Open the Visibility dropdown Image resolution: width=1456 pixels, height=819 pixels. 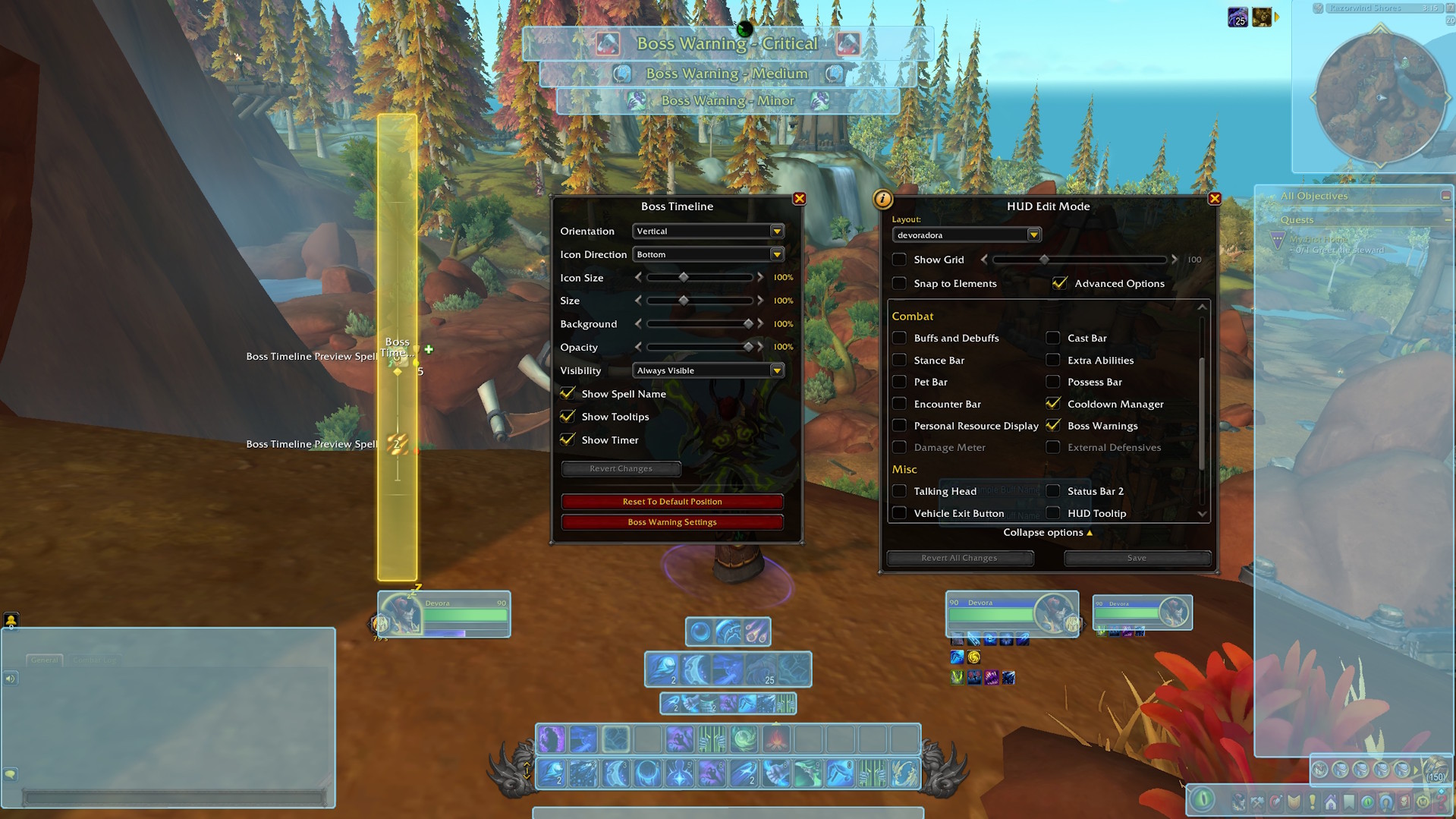(x=708, y=370)
